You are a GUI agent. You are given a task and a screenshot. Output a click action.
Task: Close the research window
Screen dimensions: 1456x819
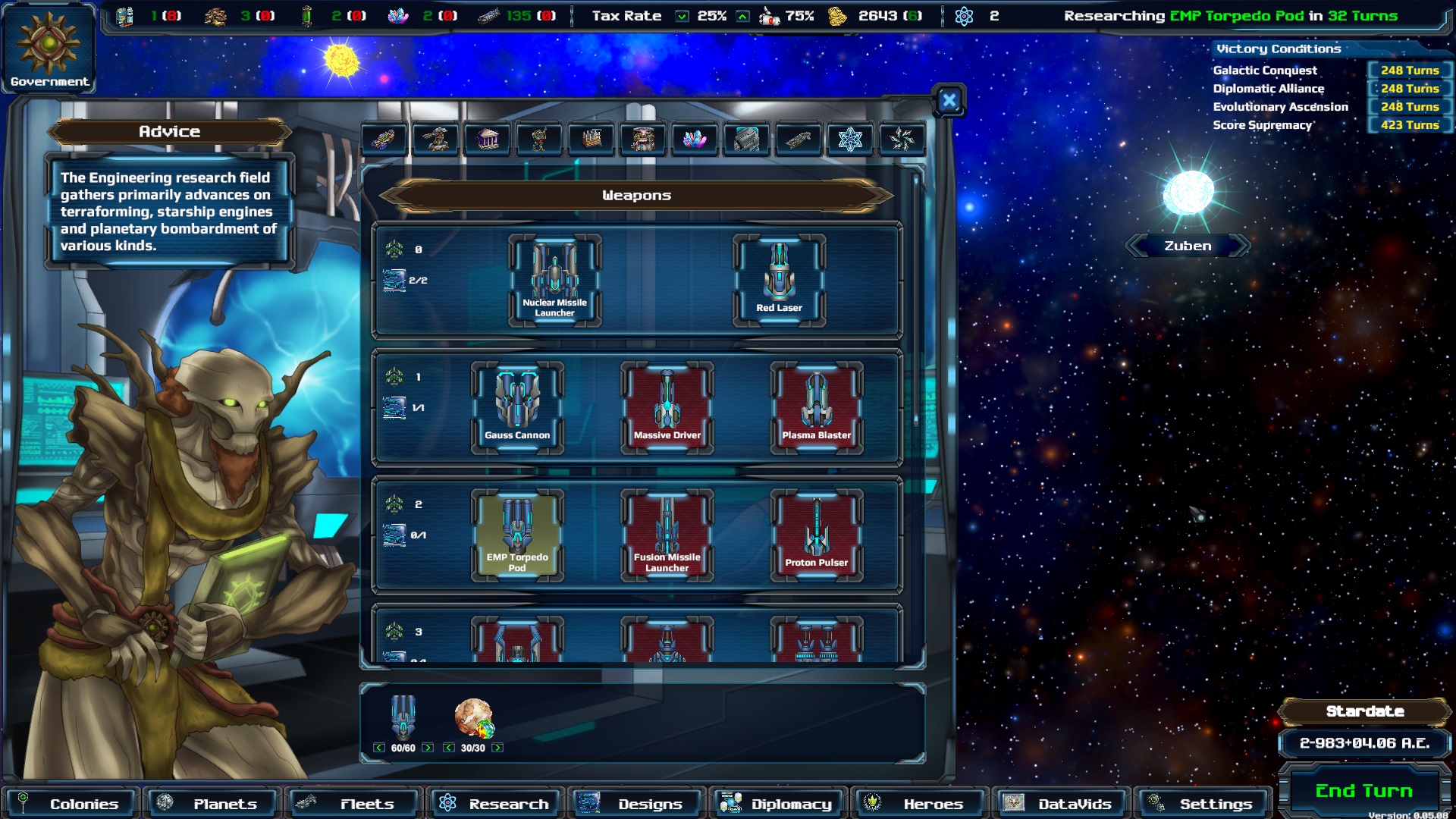[949, 100]
